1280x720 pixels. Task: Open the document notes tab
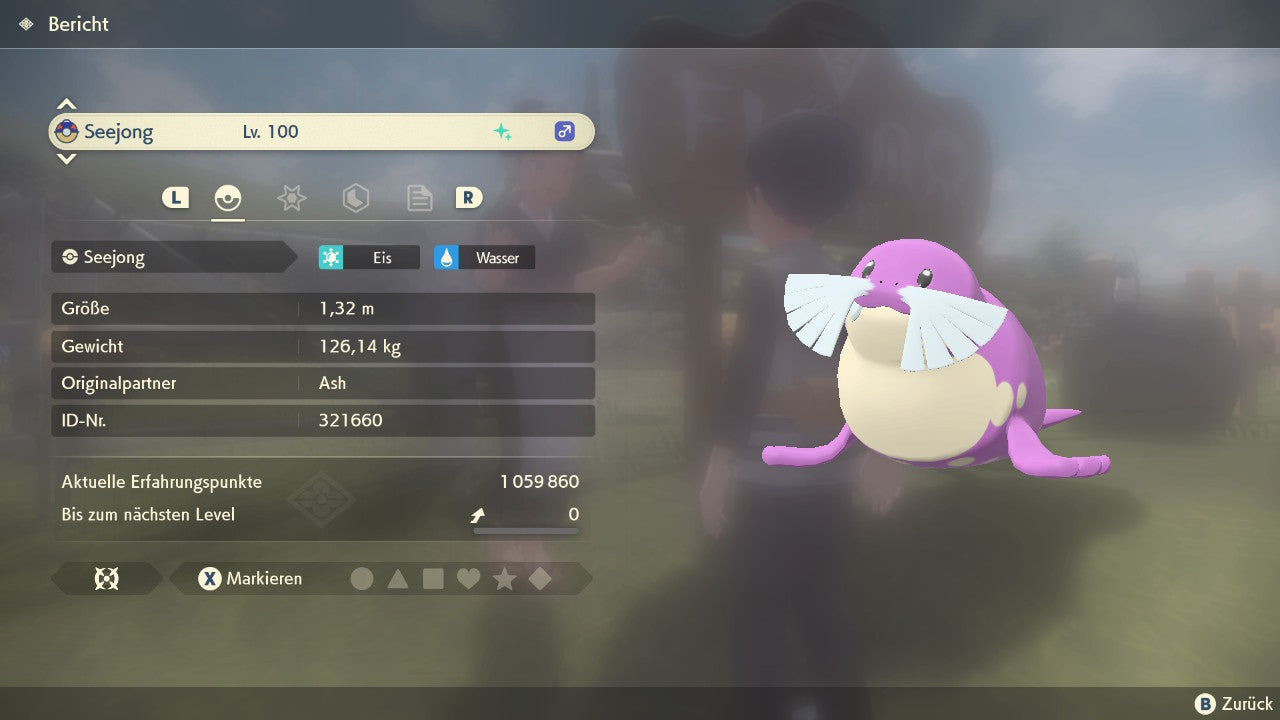click(419, 198)
